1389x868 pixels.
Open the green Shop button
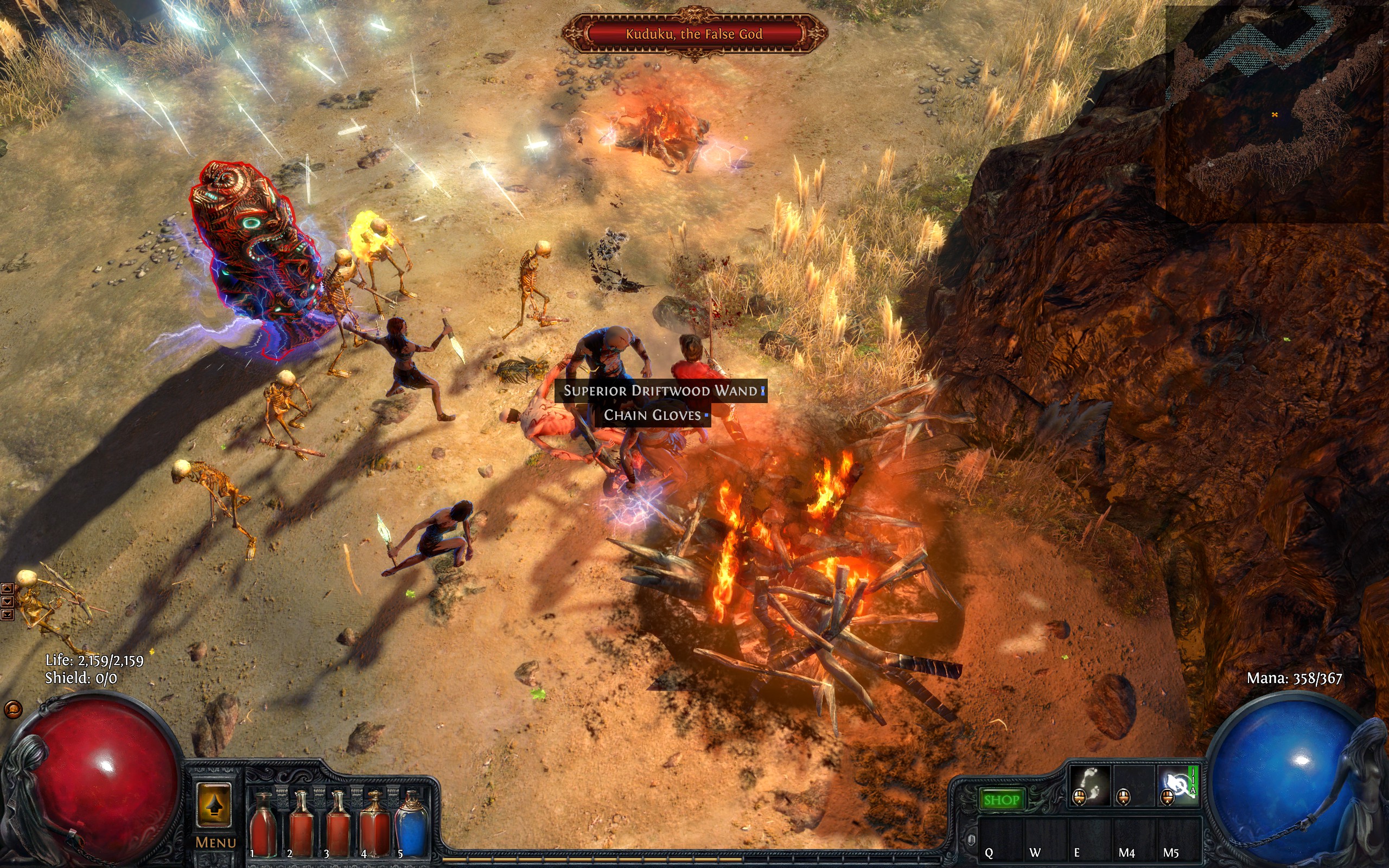[x=1001, y=799]
